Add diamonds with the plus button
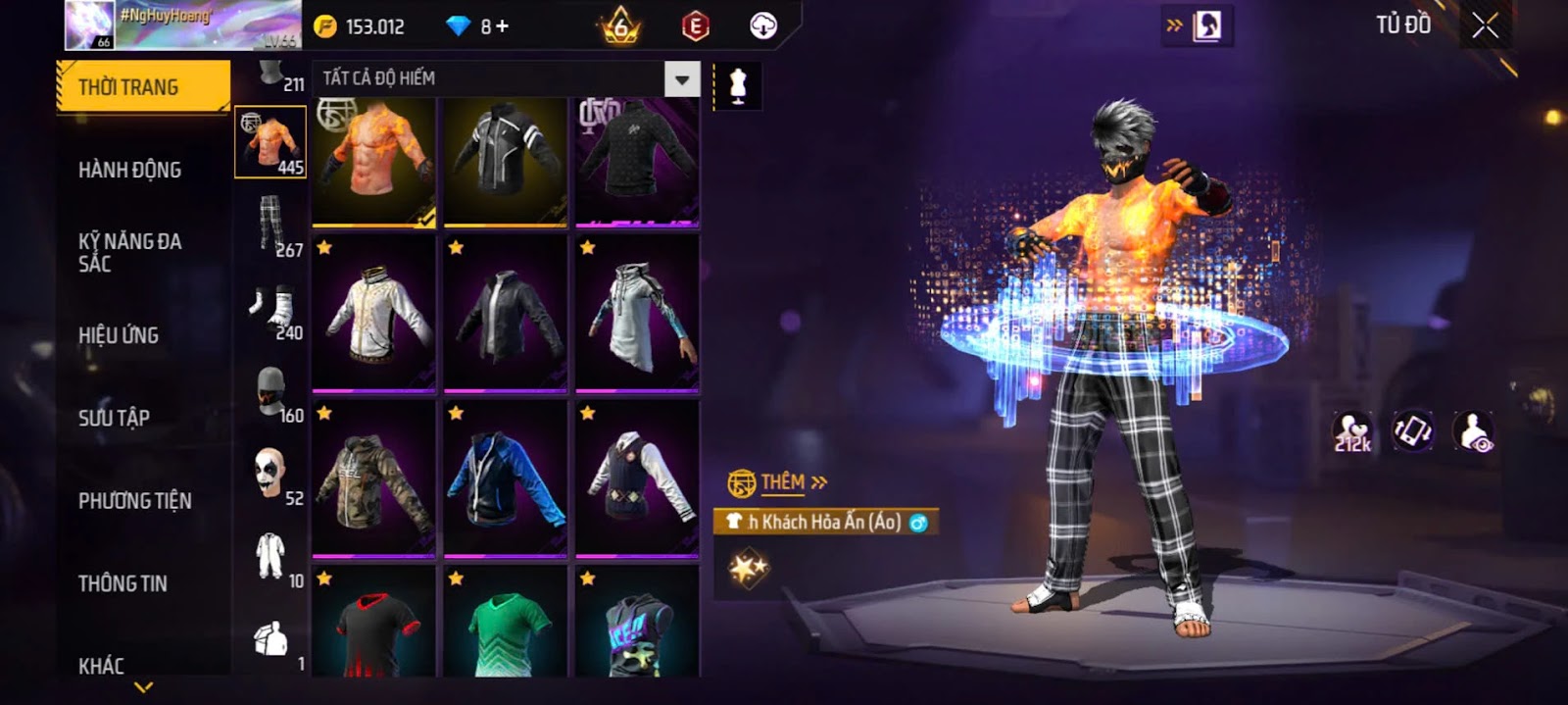 tap(502, 26)
